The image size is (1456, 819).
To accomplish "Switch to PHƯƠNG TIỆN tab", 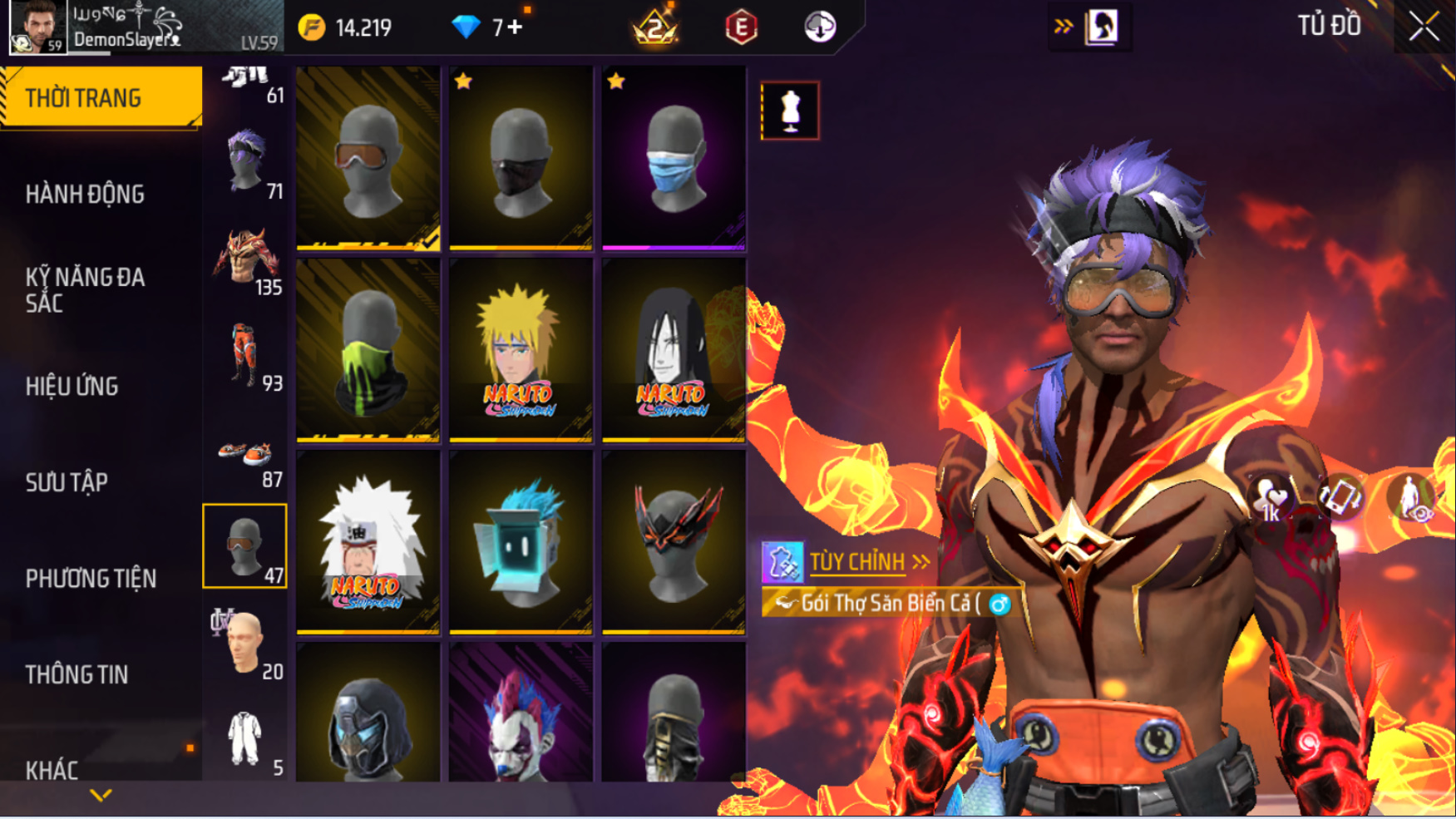I will 91,579.
